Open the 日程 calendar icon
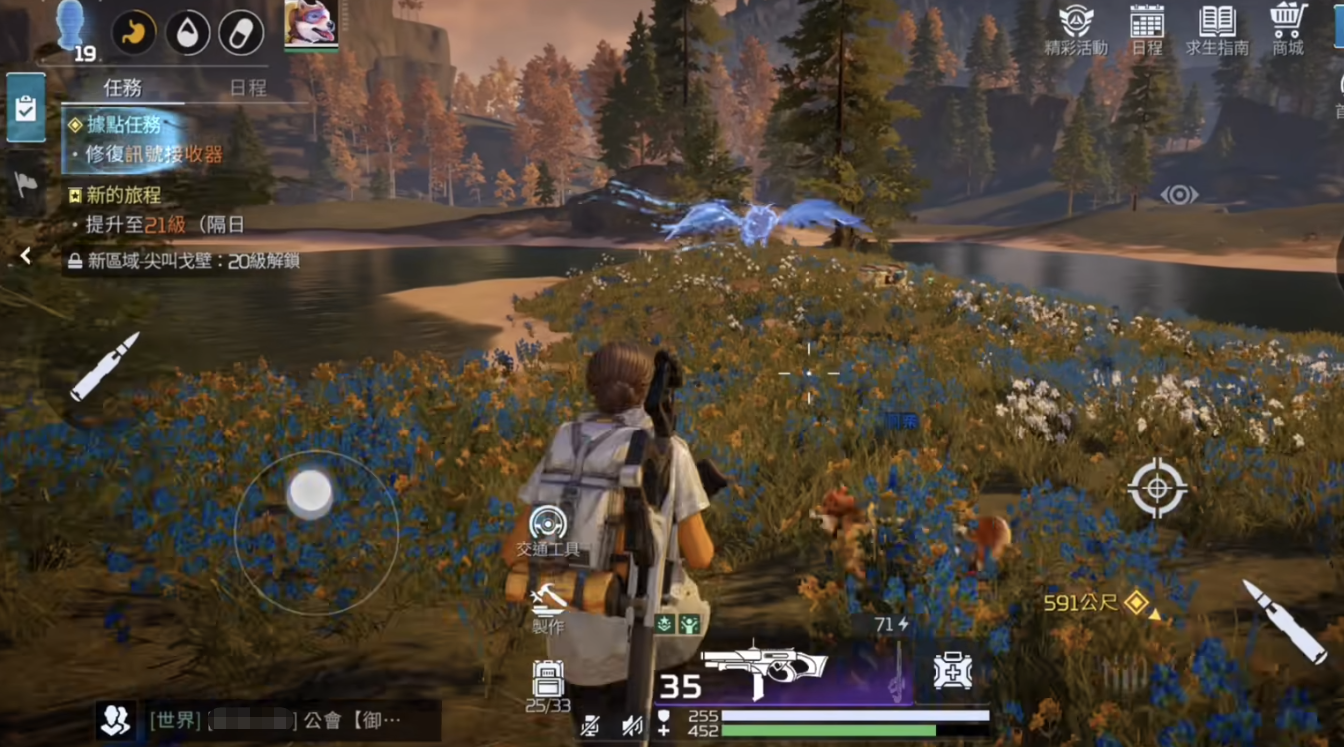Screen dimensions: 1344x747 coord(1147,29)
